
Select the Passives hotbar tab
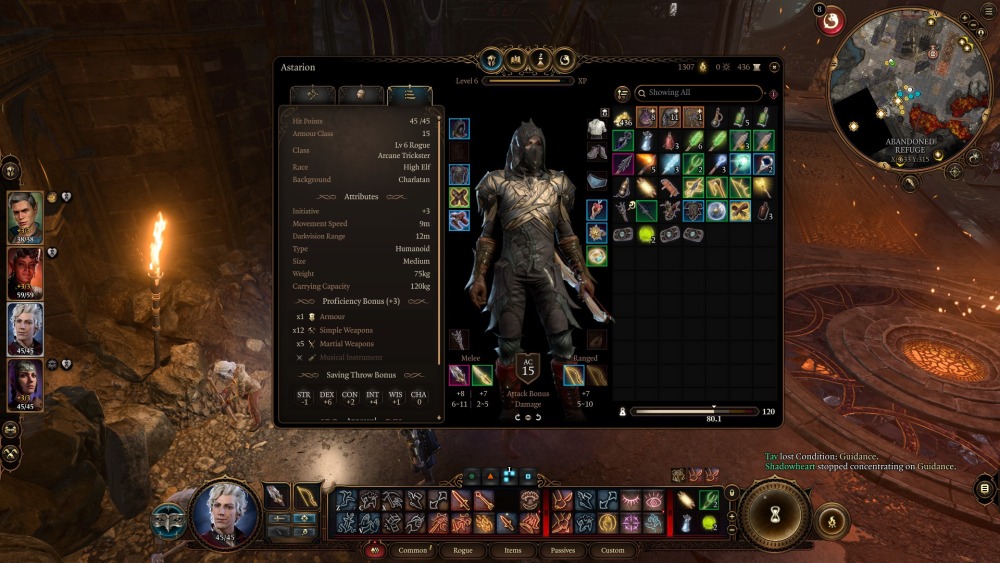click(562, 550)
